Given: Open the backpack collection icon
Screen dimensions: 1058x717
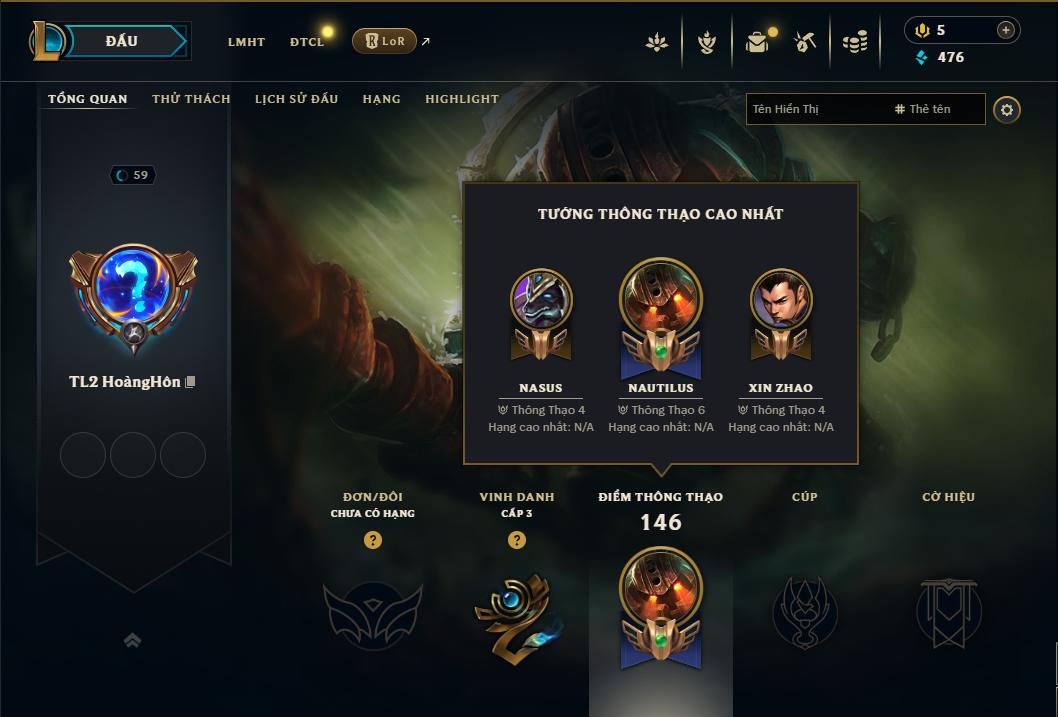Looking at the screenshot, I should coord(757,42).
